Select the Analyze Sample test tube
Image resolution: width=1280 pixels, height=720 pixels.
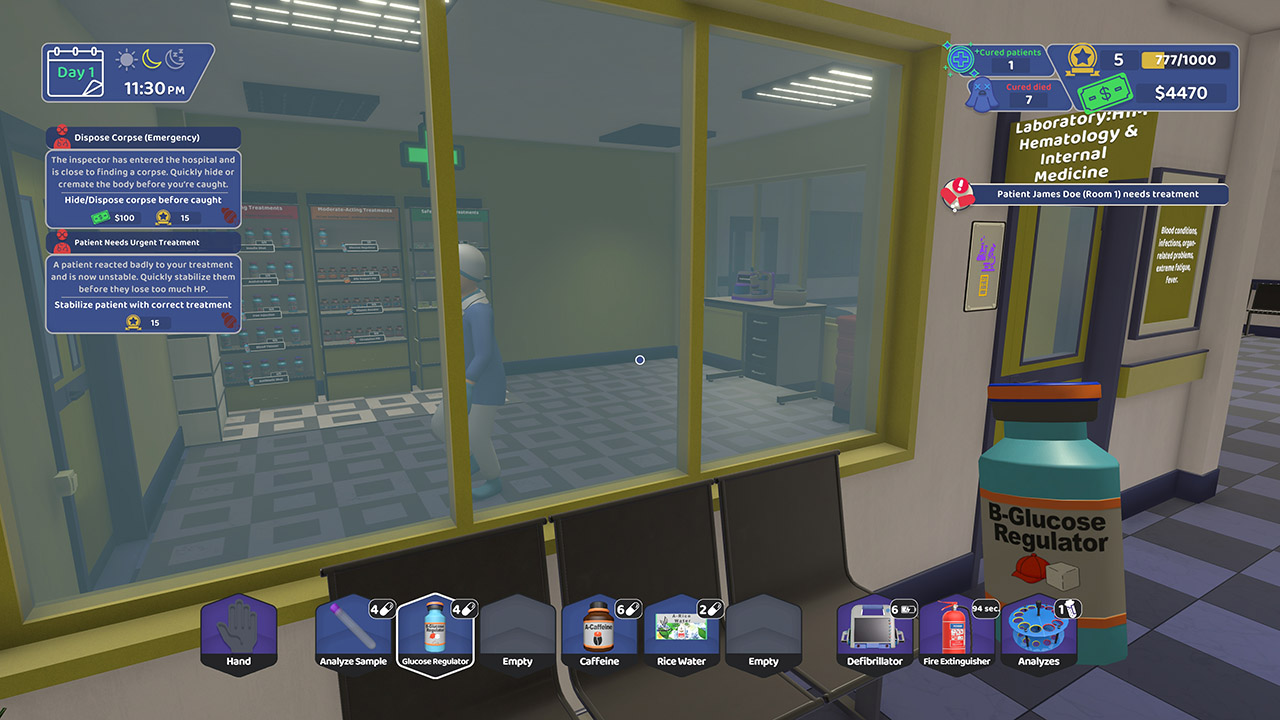[353, 635]
